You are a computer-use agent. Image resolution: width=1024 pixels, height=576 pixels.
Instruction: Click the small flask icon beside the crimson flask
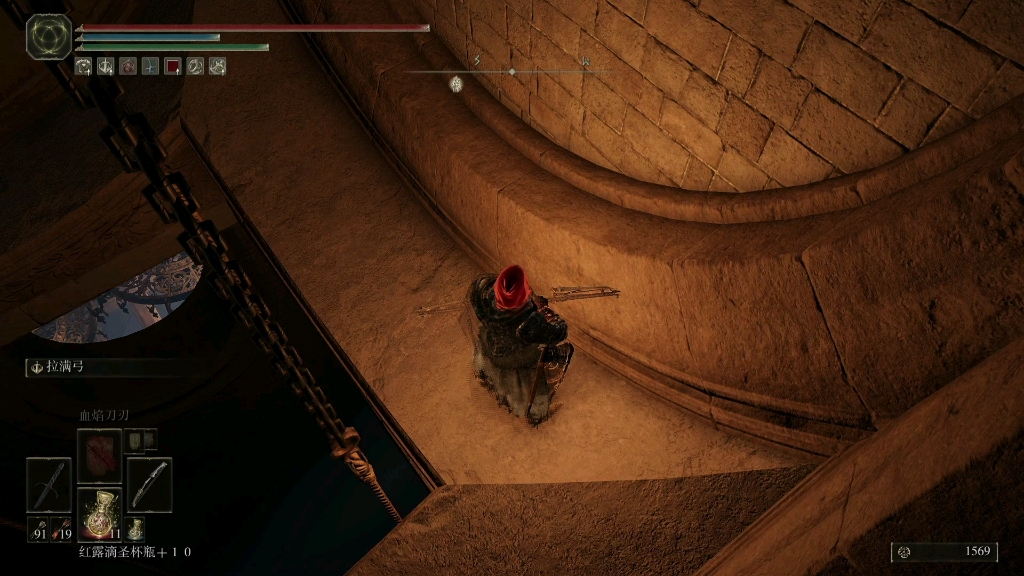point(134,528)
